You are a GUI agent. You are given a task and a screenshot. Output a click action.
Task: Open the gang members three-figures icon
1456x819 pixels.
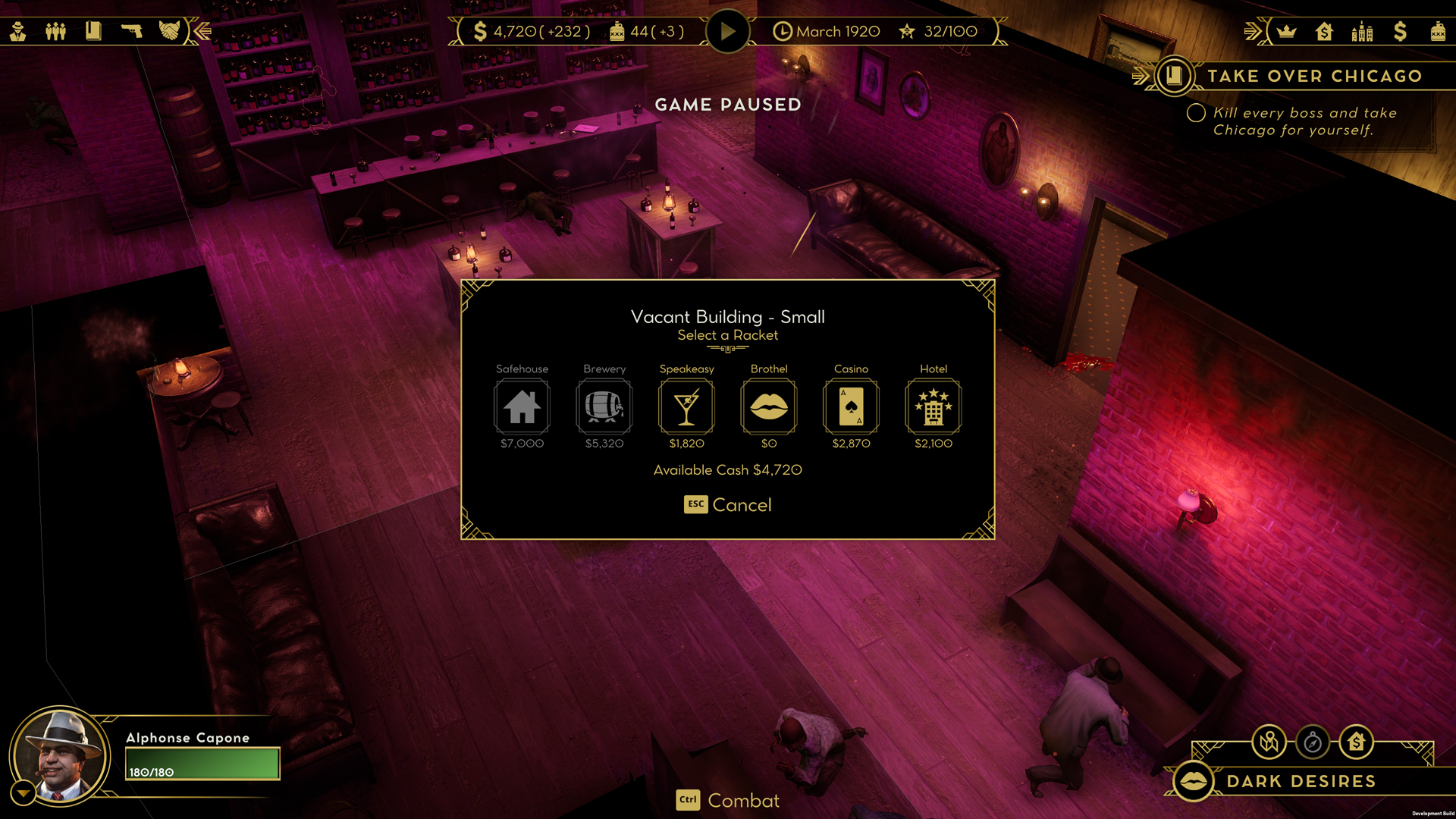(55, 31)
